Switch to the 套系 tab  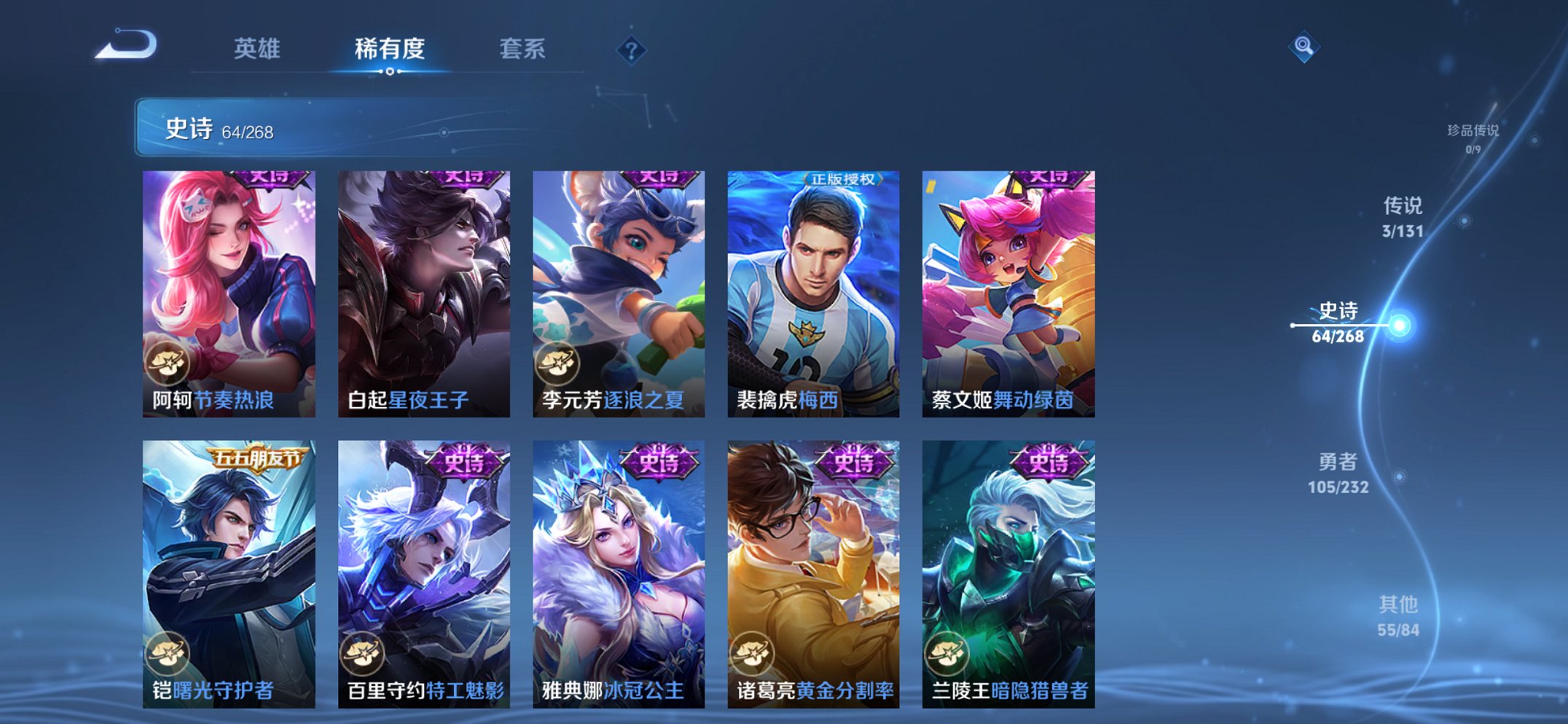522,50
